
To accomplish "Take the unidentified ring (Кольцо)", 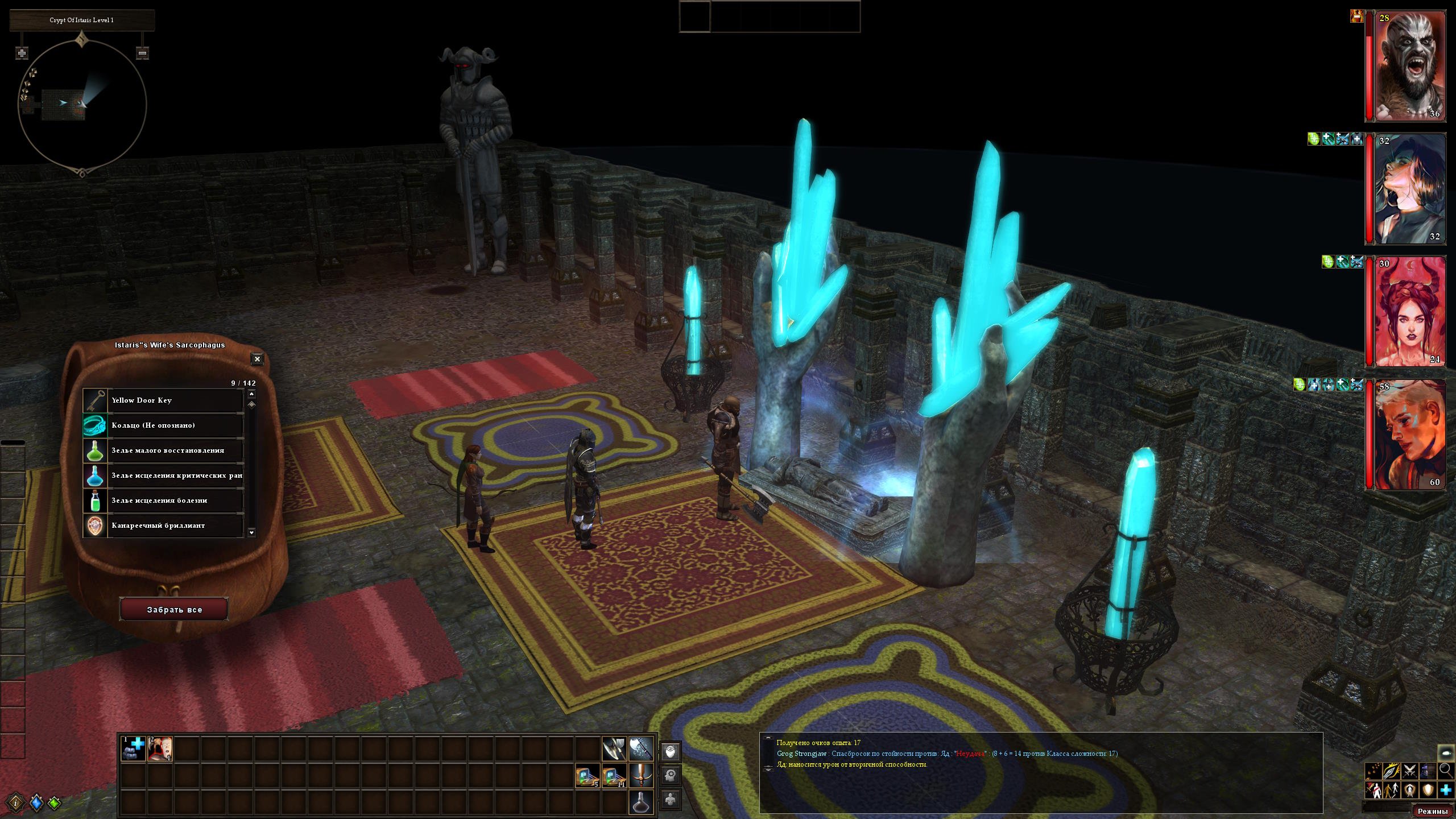I will coord(164,425).
